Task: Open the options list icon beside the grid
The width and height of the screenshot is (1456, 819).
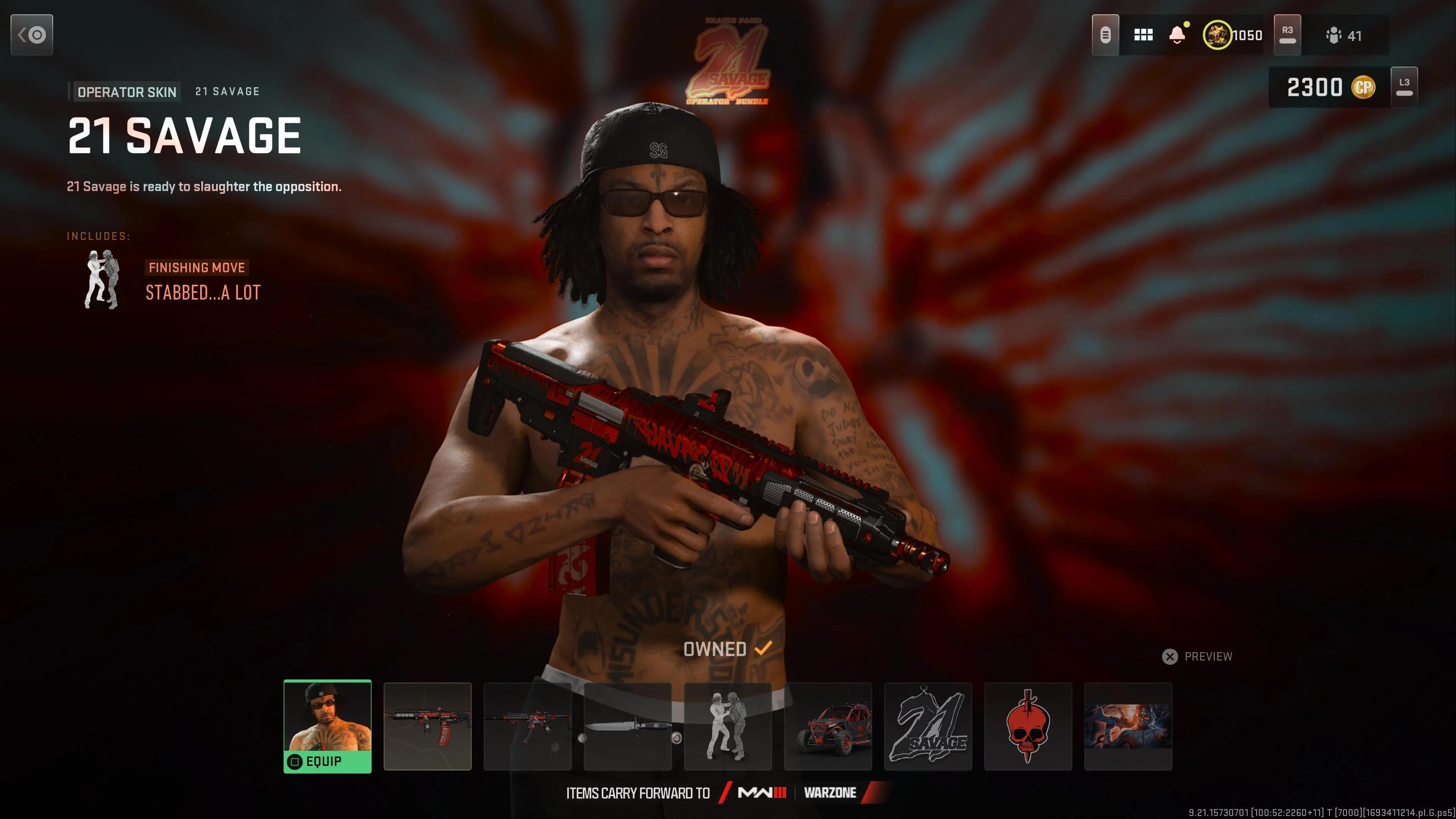Action: 1106,35
